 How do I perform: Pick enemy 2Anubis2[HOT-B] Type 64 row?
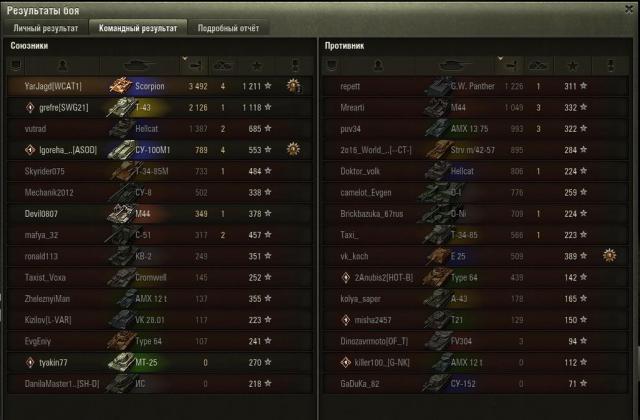pos(470,276)
